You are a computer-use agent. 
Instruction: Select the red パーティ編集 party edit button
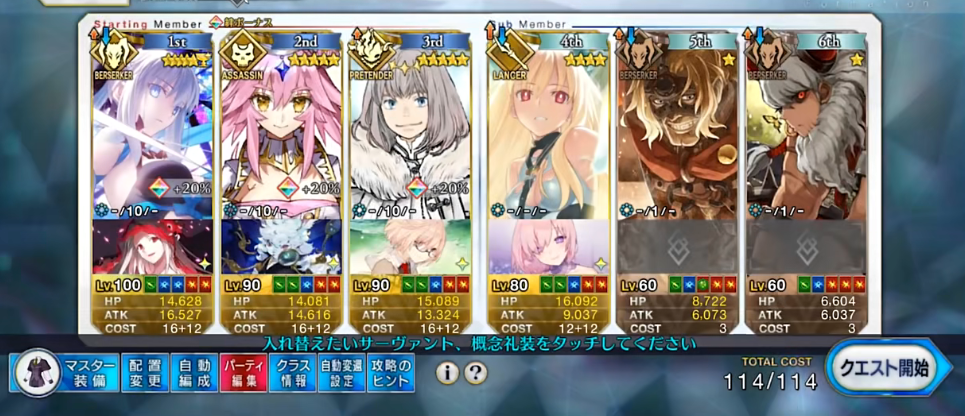point(242,372)
